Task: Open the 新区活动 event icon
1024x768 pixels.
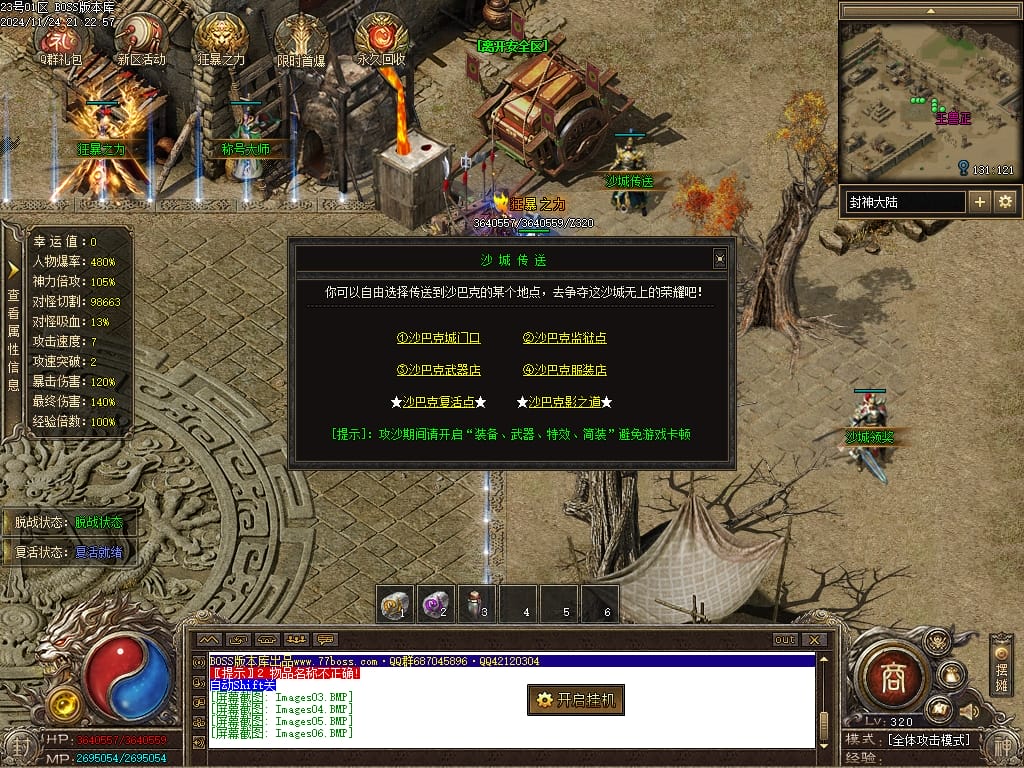Action: (141, 40)
